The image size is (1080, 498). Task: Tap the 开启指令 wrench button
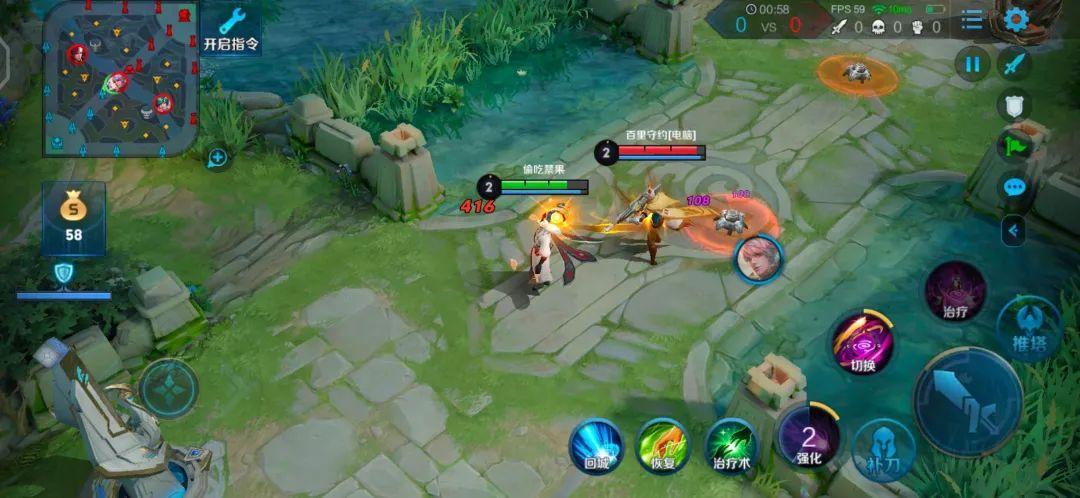click(x=231, y=28)
